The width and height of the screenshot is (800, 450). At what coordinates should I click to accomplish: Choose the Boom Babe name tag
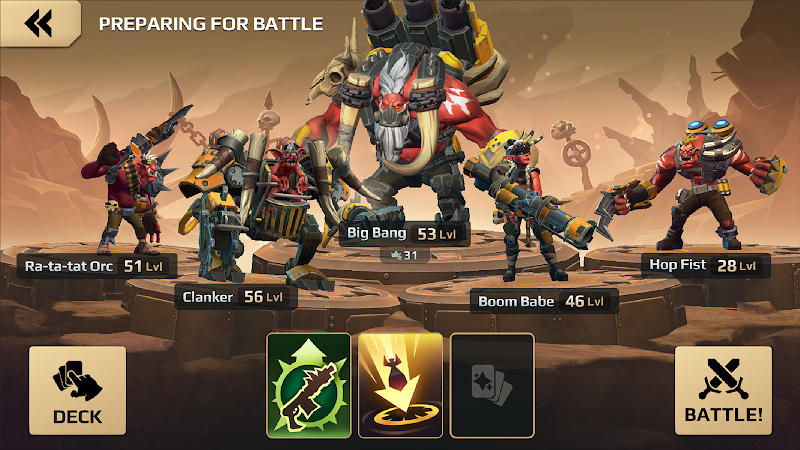(540, 301)
